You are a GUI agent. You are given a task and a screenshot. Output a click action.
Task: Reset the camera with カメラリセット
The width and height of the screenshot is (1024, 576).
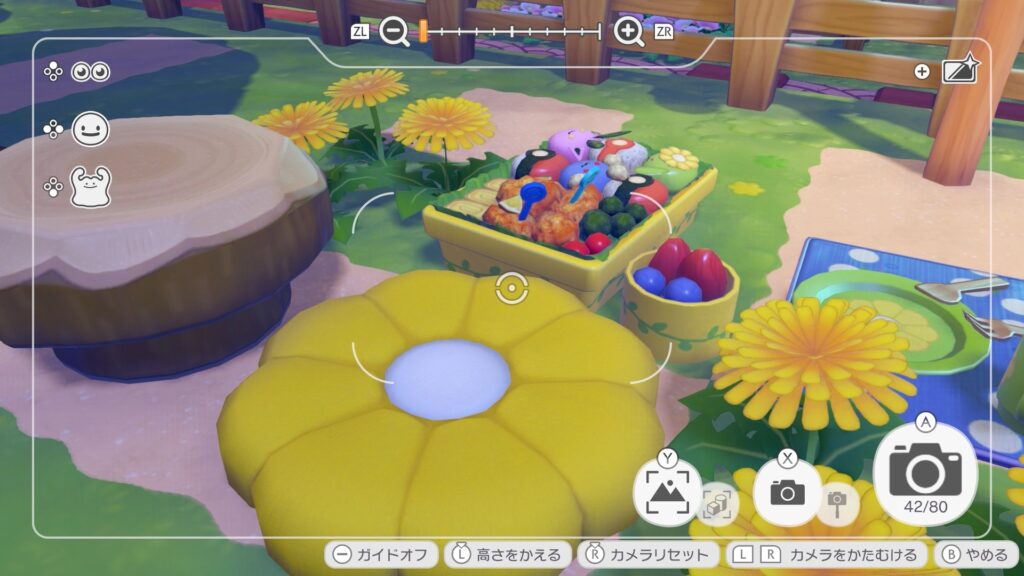point(649,554)
